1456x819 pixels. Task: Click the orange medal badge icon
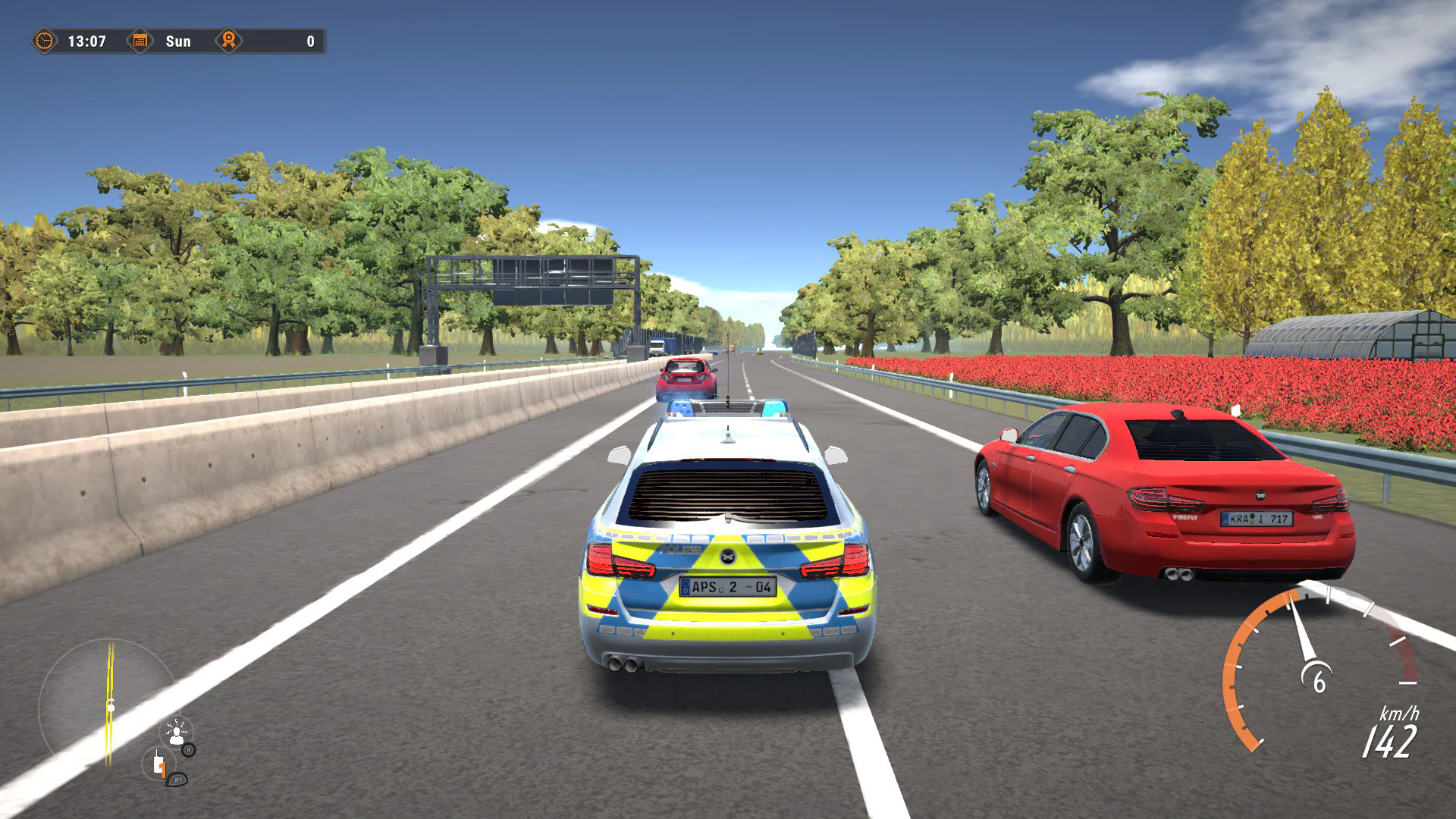pos(228,42)
